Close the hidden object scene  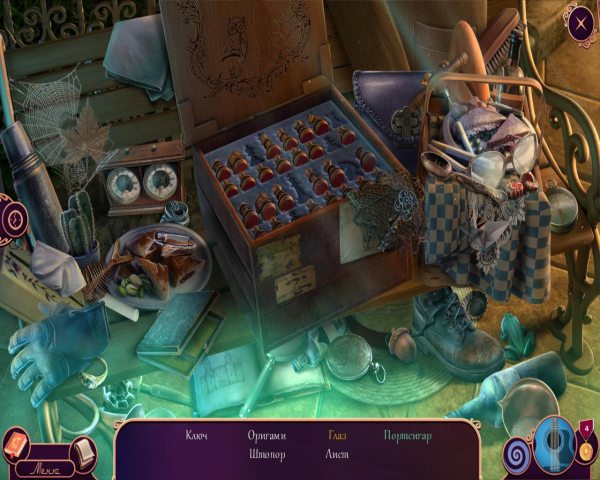579,22
